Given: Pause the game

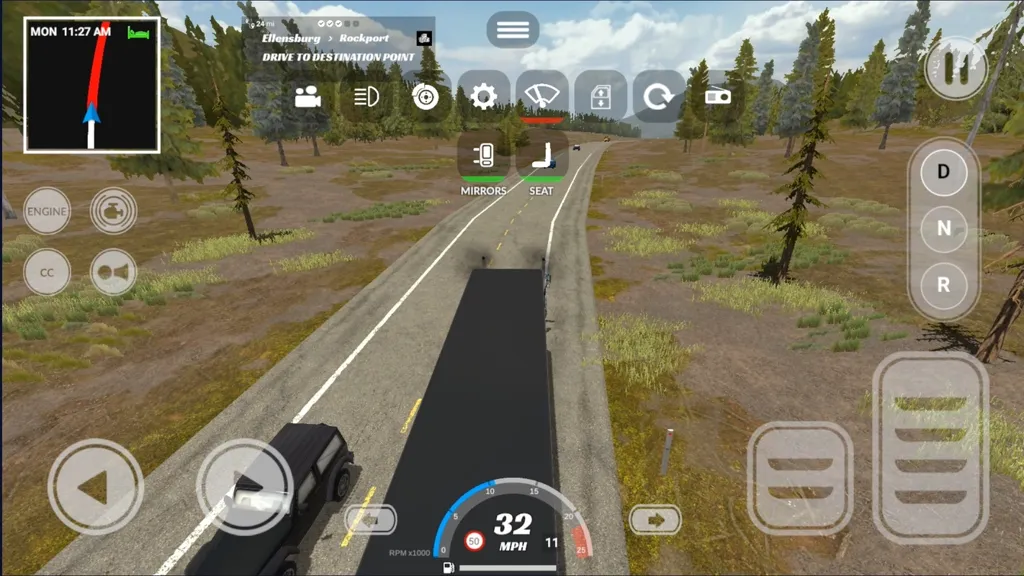Looking at the screenshot, I should 955,68.
